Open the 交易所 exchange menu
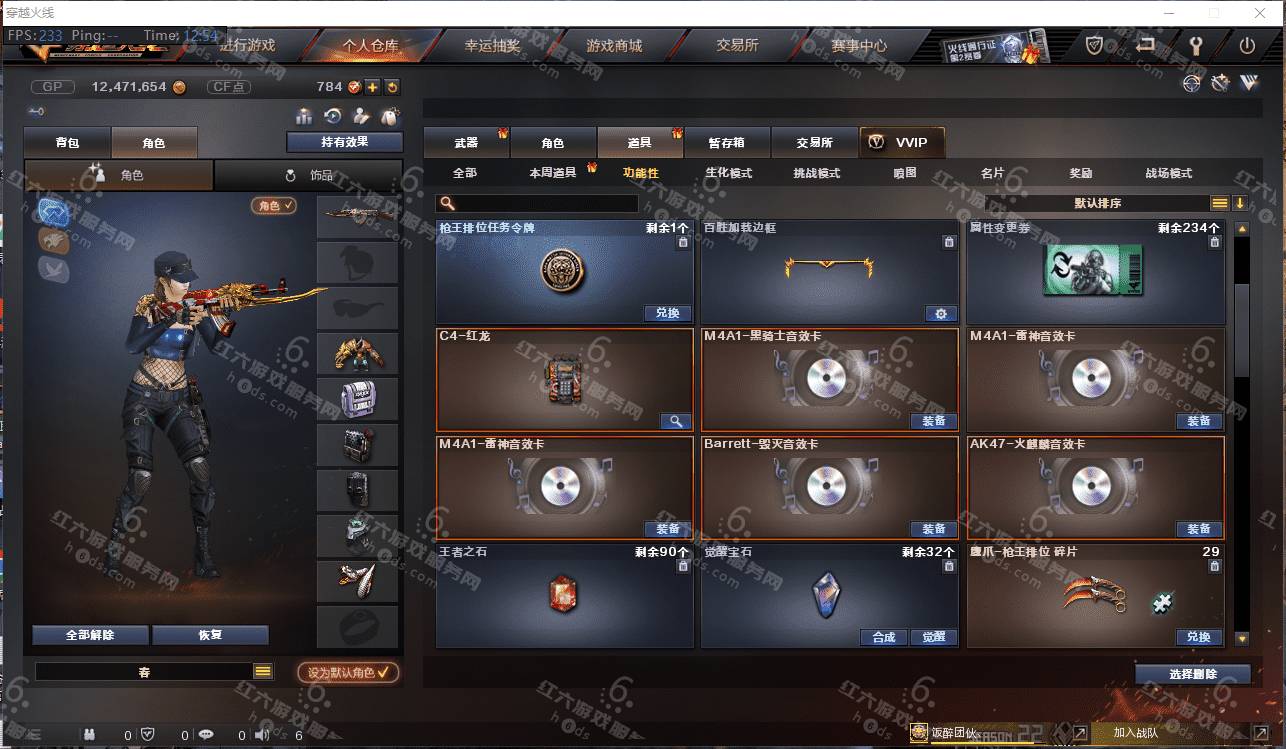1286x749 pixels. (737, 46)
